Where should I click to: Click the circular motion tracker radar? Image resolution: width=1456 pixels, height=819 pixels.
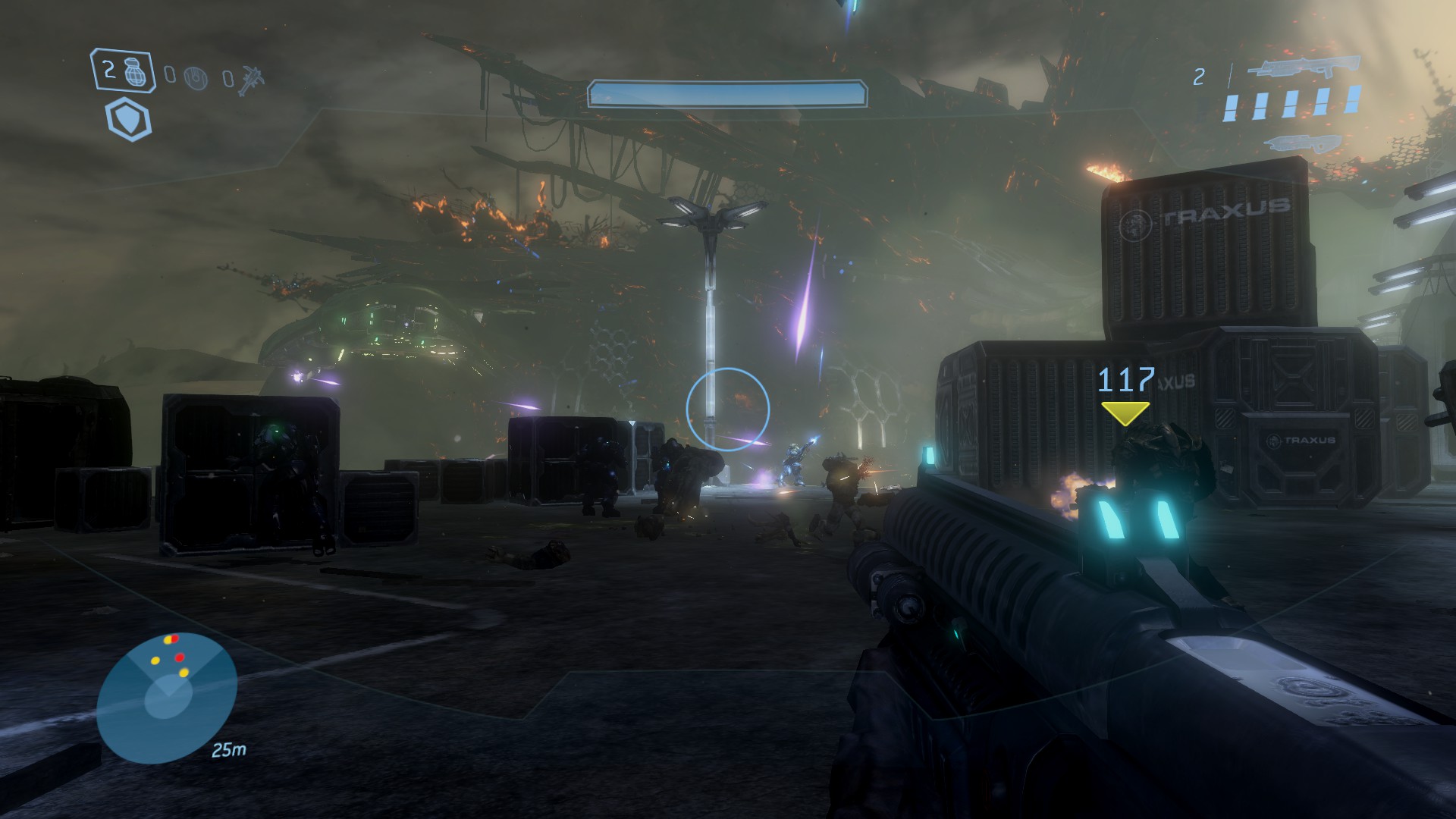167,696
